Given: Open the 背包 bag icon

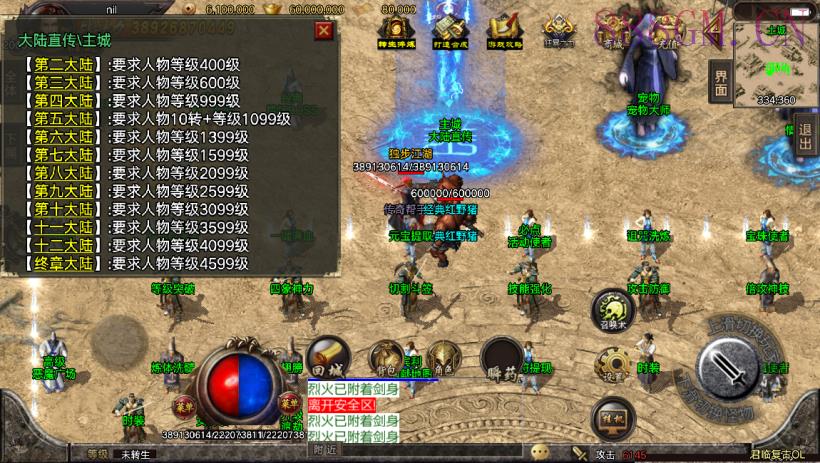Looking at the screenshot, I should tap(384, 356).
